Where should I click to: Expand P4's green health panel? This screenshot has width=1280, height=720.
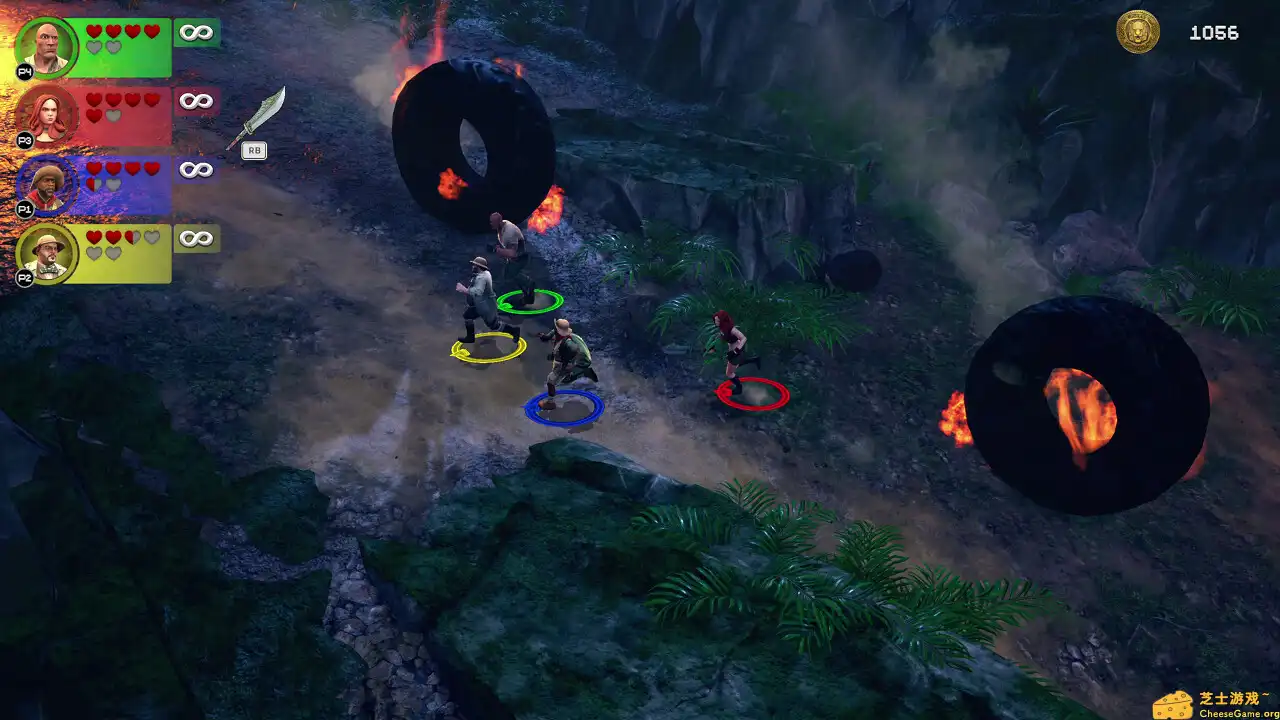click(x=120, y=45)
